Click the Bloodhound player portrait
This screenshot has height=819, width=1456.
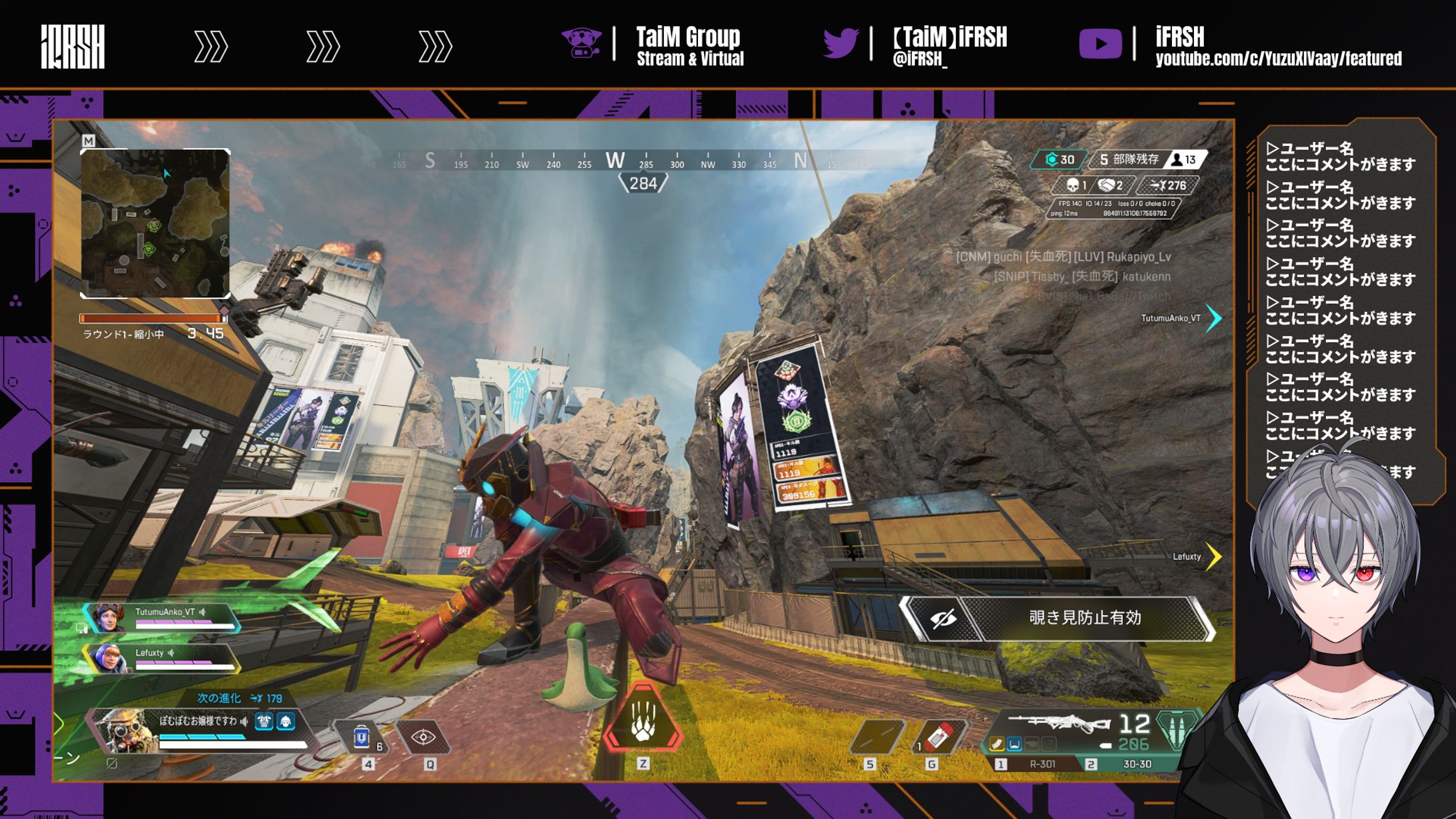pos(125,731)
